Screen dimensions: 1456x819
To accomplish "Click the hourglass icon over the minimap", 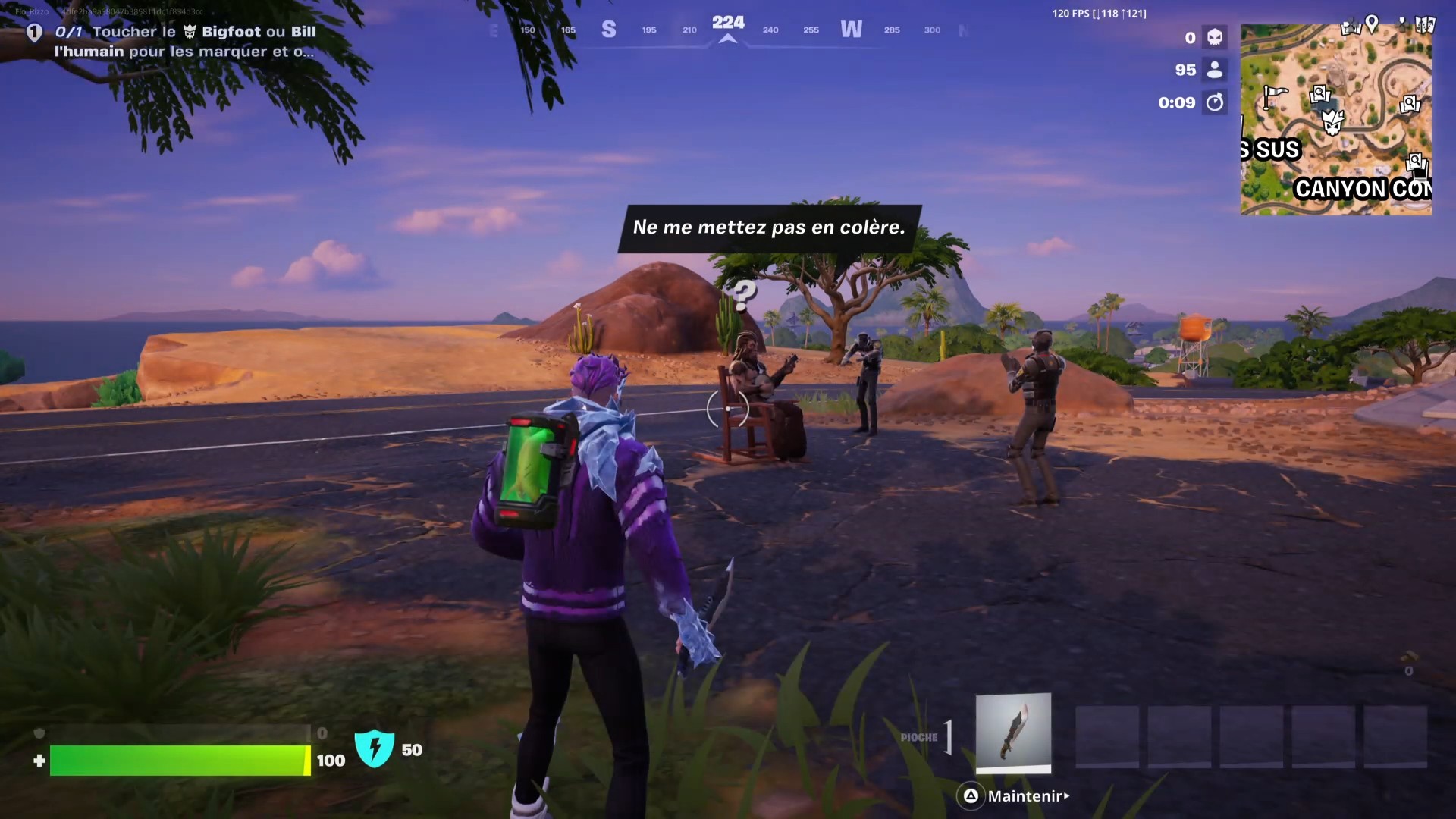I will pyautogui.click(x=1403, y=21).
